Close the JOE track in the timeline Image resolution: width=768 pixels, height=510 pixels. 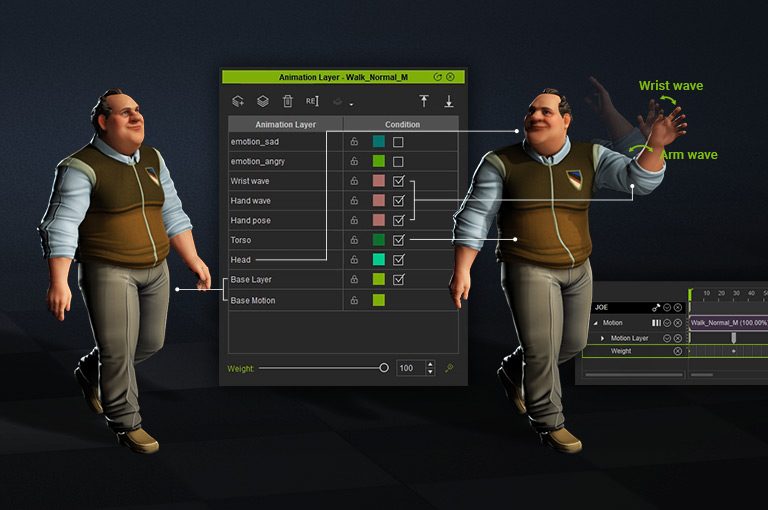[678, 307]
